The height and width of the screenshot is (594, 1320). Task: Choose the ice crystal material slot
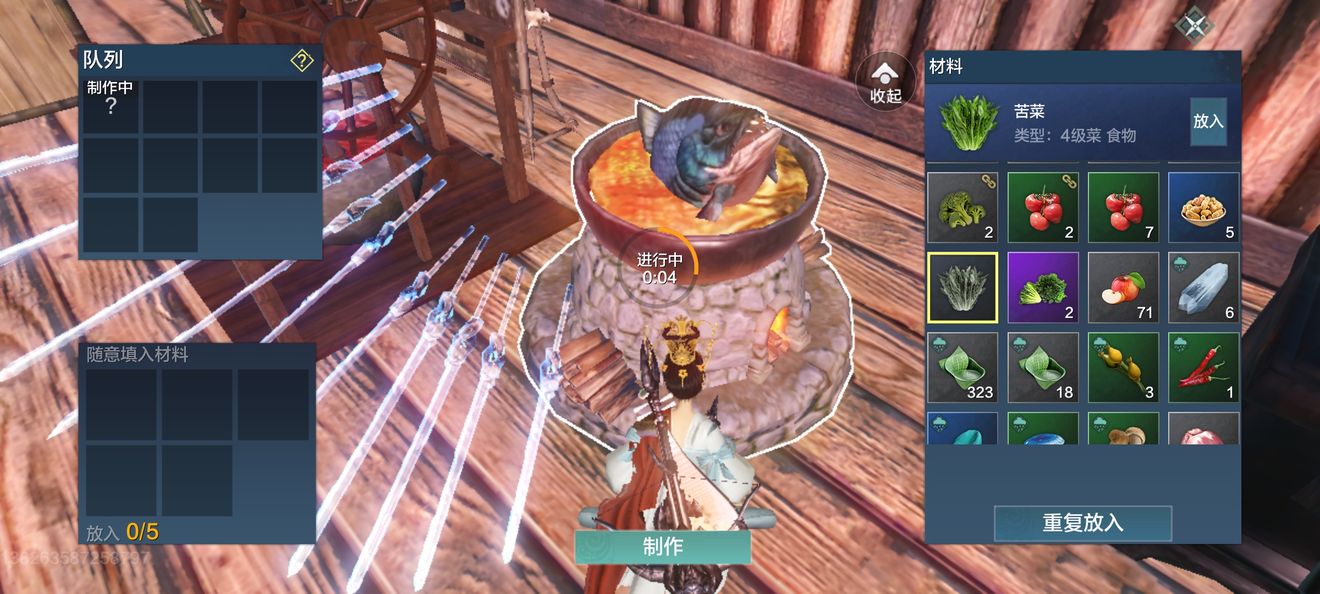[x=1203, y=287]
